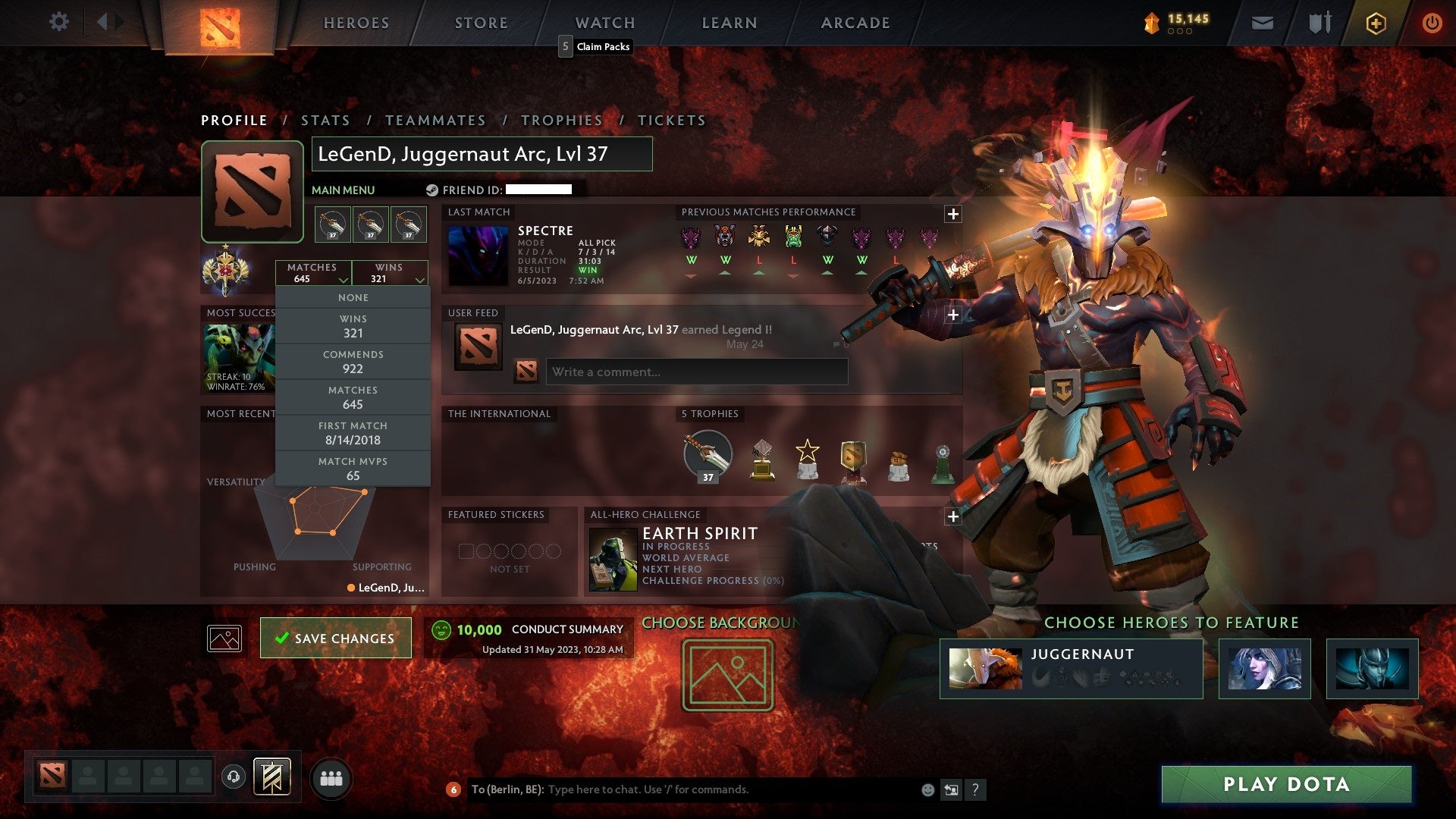
Task: Open the settings gear icon
Action: click(x=58, y=22)
